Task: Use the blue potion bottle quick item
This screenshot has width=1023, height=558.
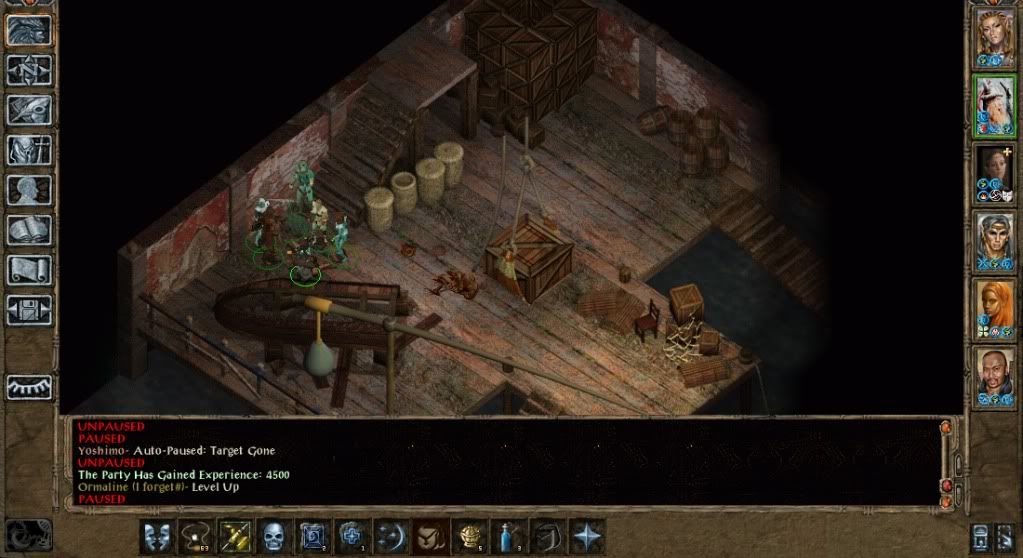Action: pyautogui.click(x=508, y=536)
